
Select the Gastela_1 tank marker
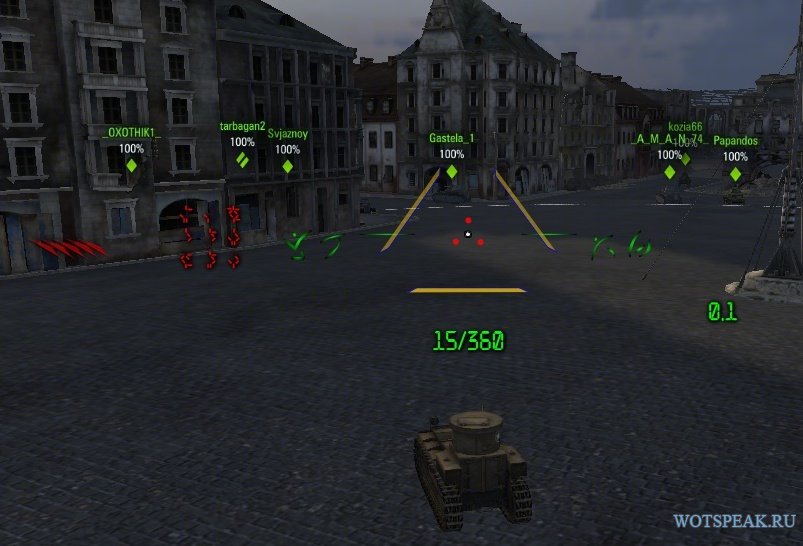(x=451, y=171)
